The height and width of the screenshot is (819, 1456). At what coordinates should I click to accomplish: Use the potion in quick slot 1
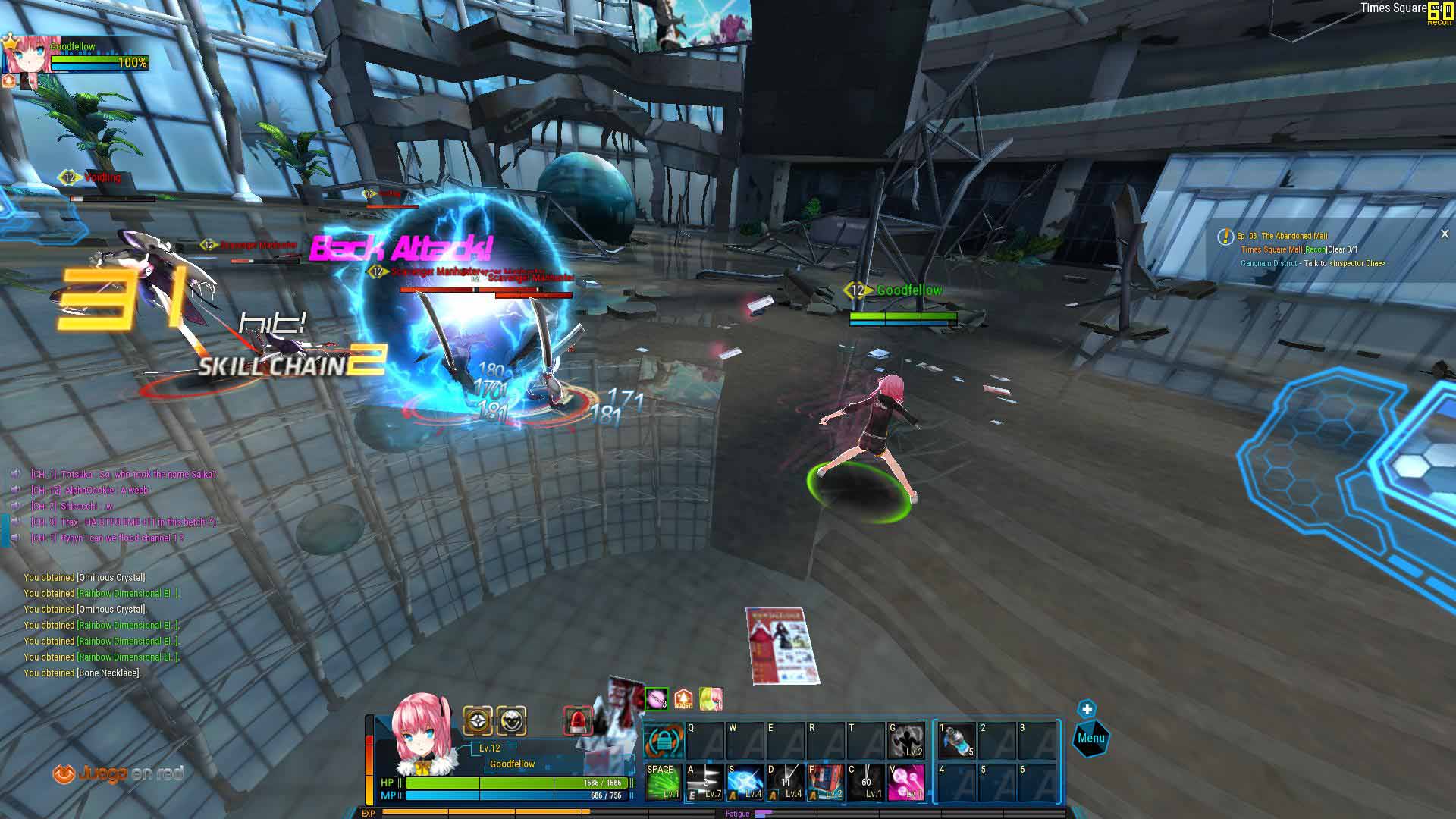point(955,739)
